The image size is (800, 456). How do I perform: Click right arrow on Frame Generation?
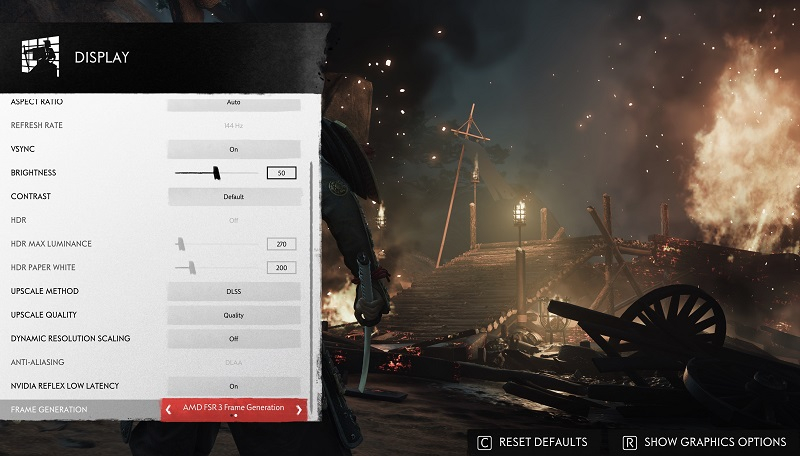tap(299, 410)
